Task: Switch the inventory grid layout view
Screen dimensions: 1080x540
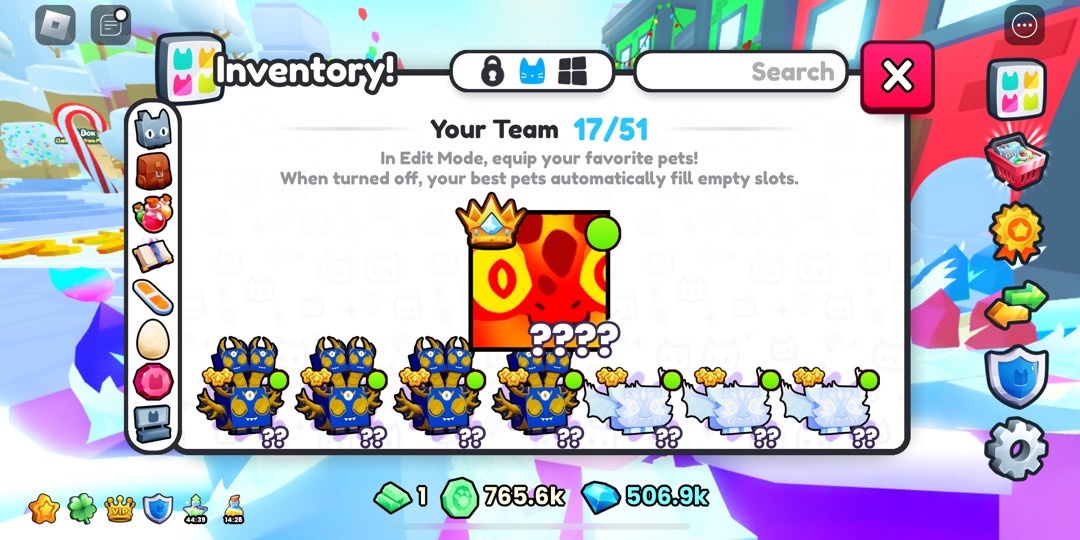Action: 572,72
